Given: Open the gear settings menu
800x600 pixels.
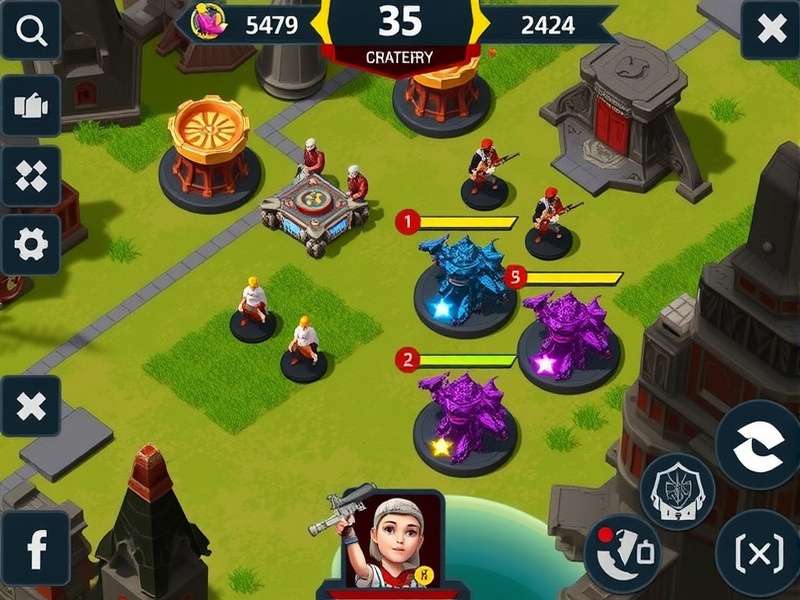Looking at the screenshot, I should click(x=31, y=245).
